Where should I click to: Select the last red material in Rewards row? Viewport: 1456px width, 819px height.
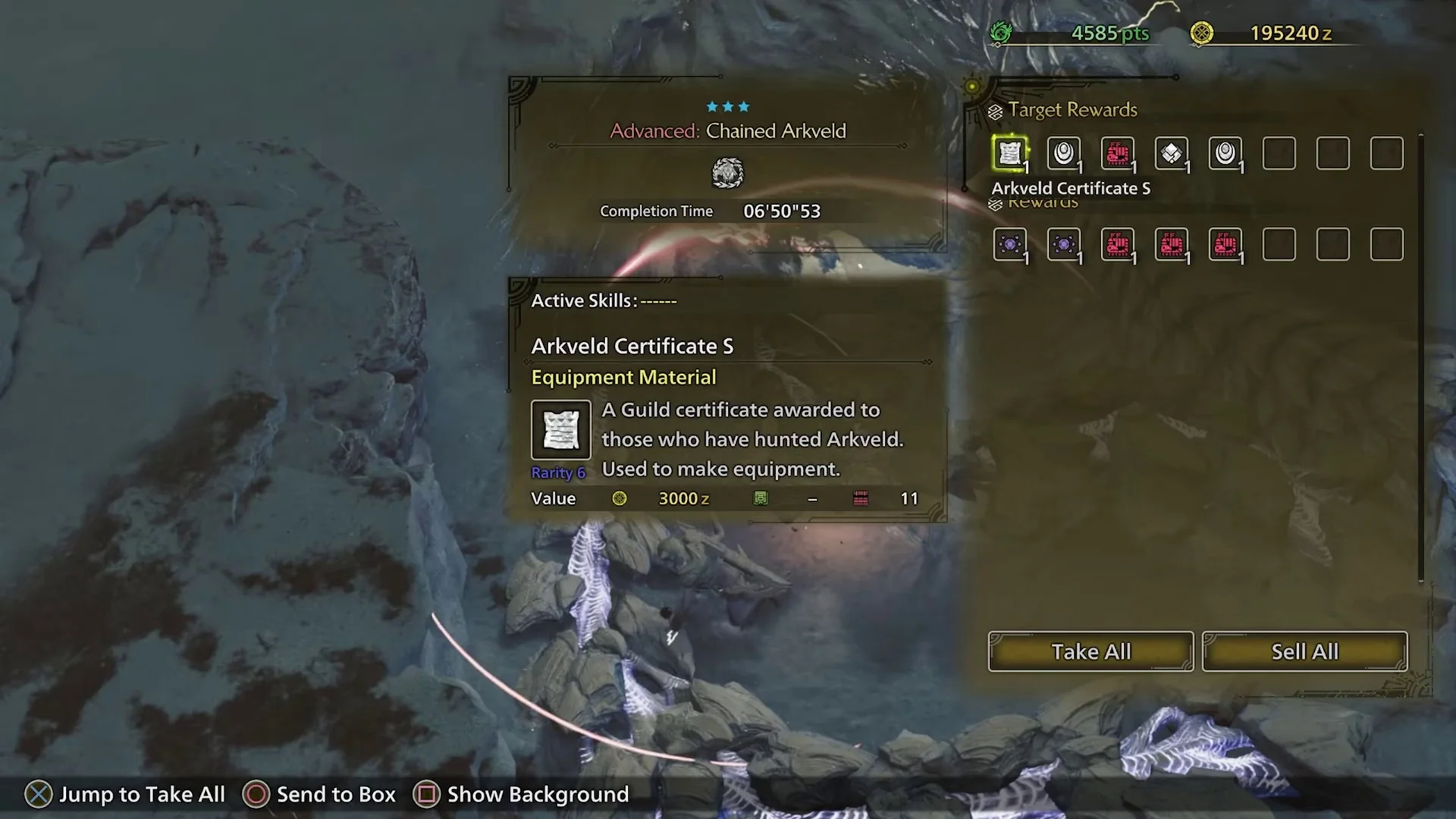point(1225,244)
